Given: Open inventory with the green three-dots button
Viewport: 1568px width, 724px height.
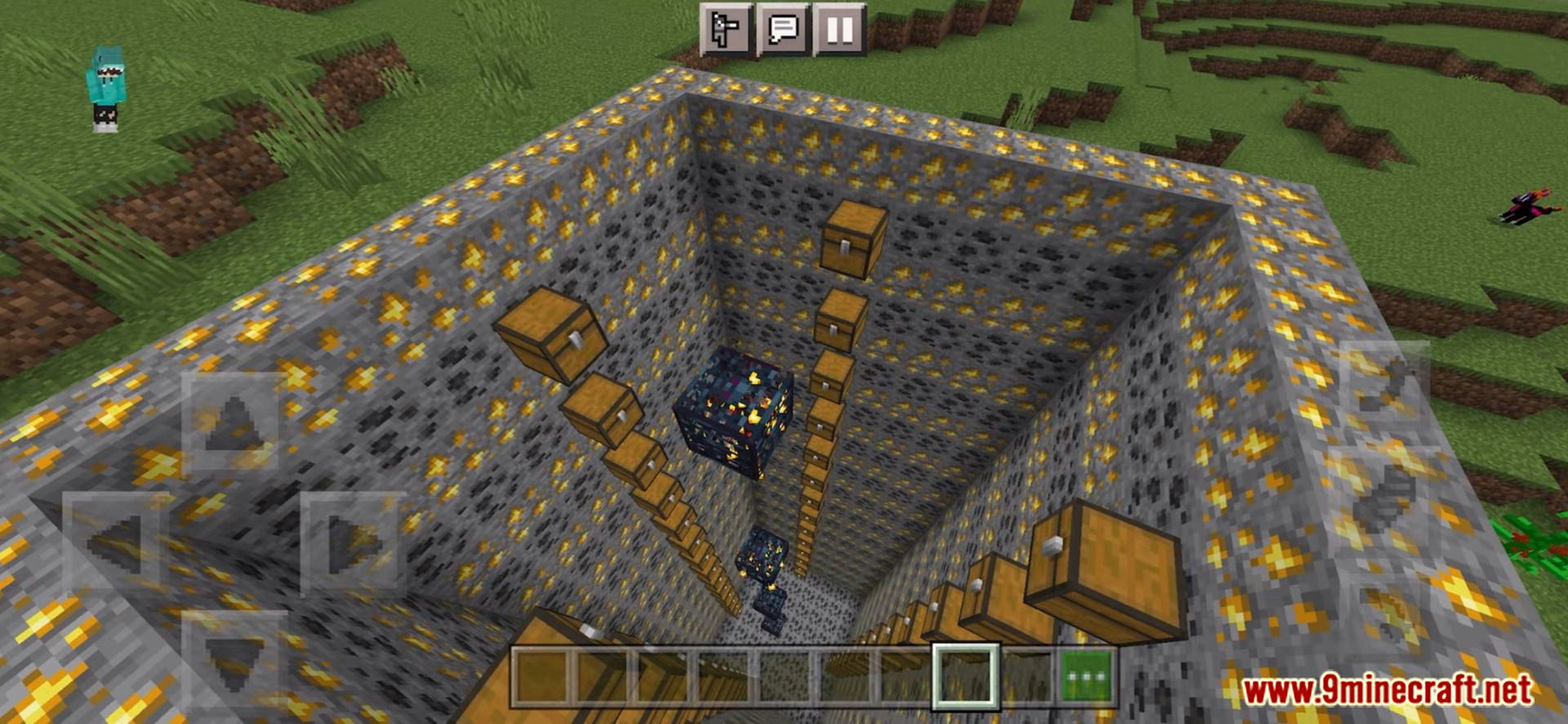Looking at the screenshot, I should 1088,676.
